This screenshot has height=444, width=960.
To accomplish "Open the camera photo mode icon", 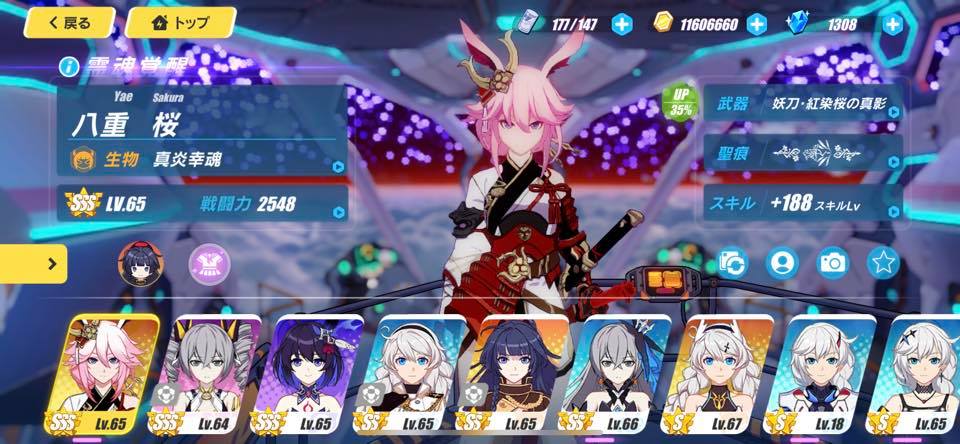I will [833, 263].
